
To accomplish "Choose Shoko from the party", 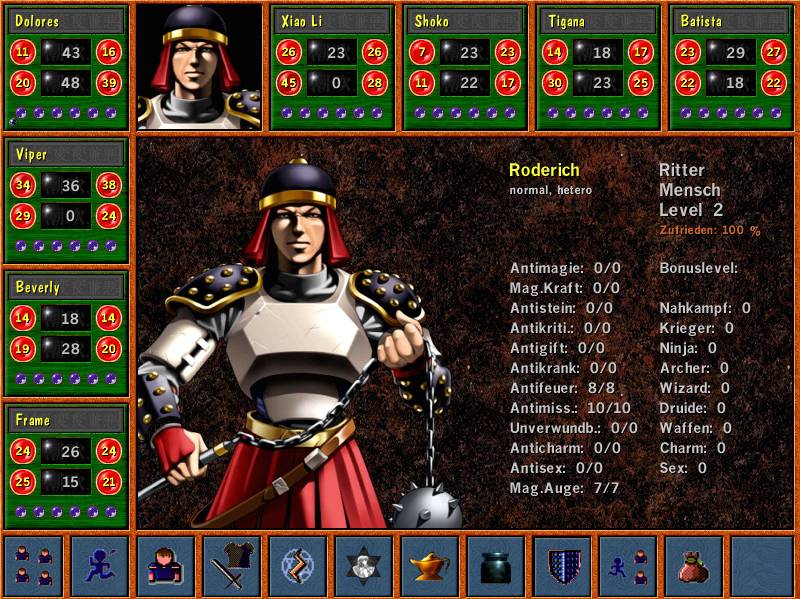I will pyautogui.click(x=465, y=67).
